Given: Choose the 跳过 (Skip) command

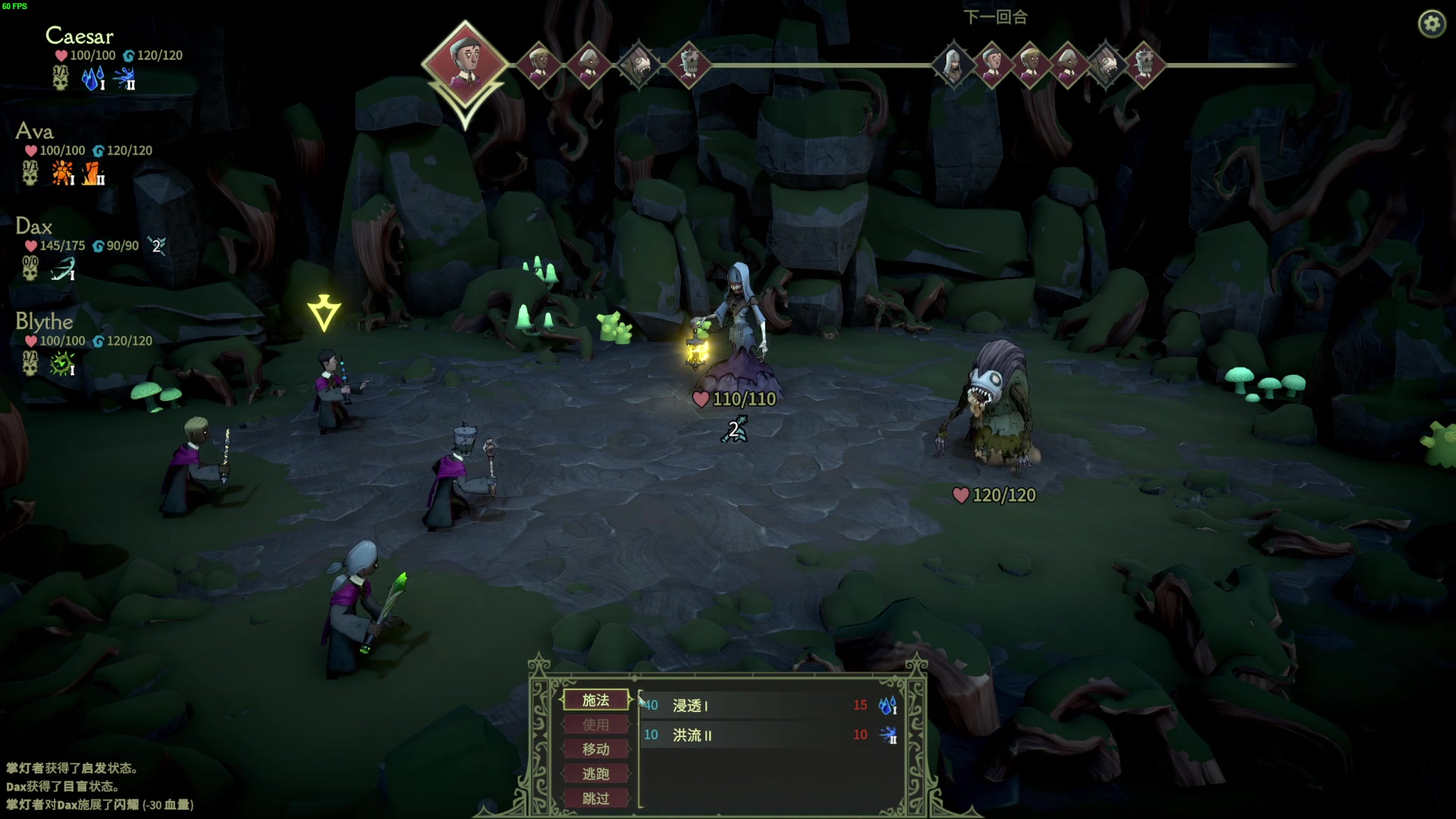Looking at the screenshot, I should 596,799.
